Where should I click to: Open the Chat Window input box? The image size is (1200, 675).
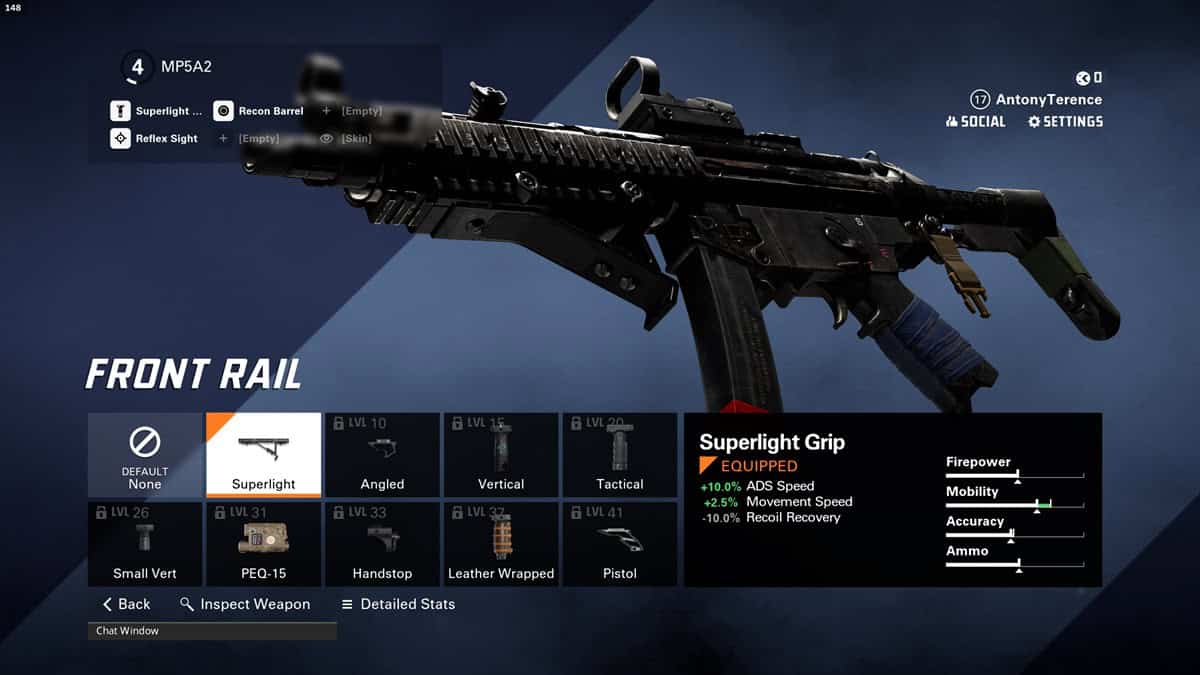pos(212,631)
